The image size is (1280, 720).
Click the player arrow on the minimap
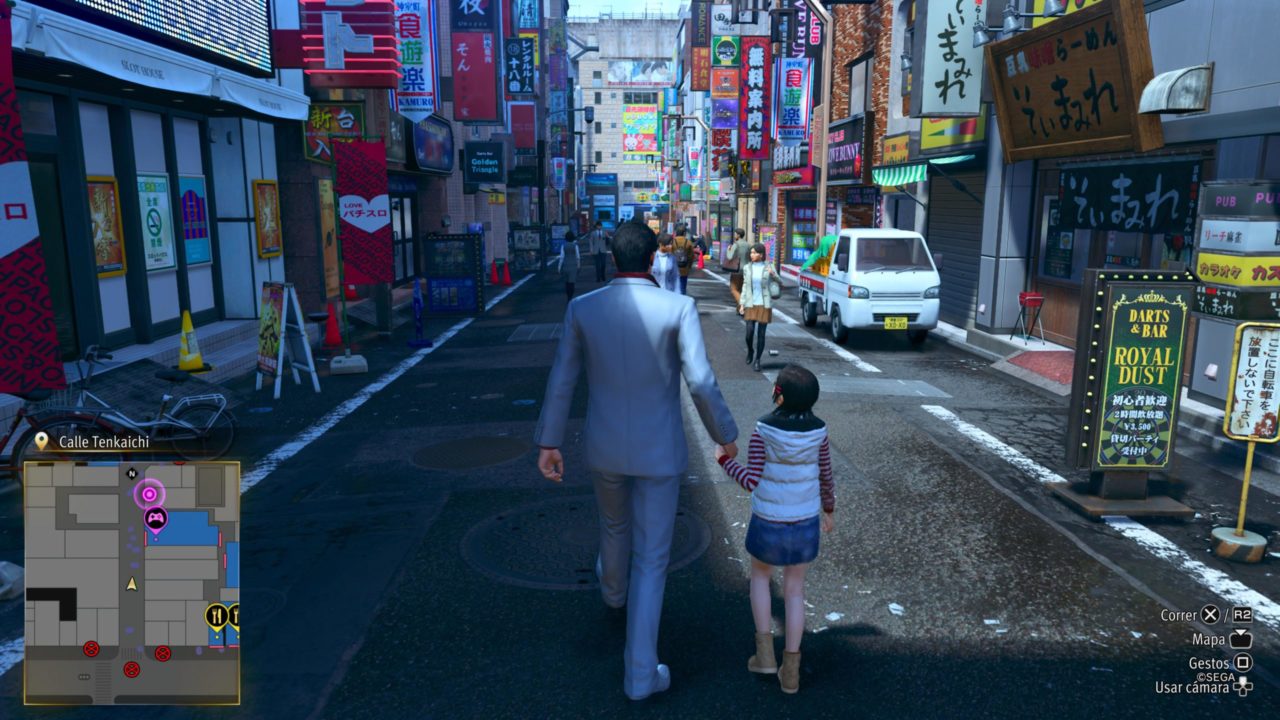(x=131, y=583)
